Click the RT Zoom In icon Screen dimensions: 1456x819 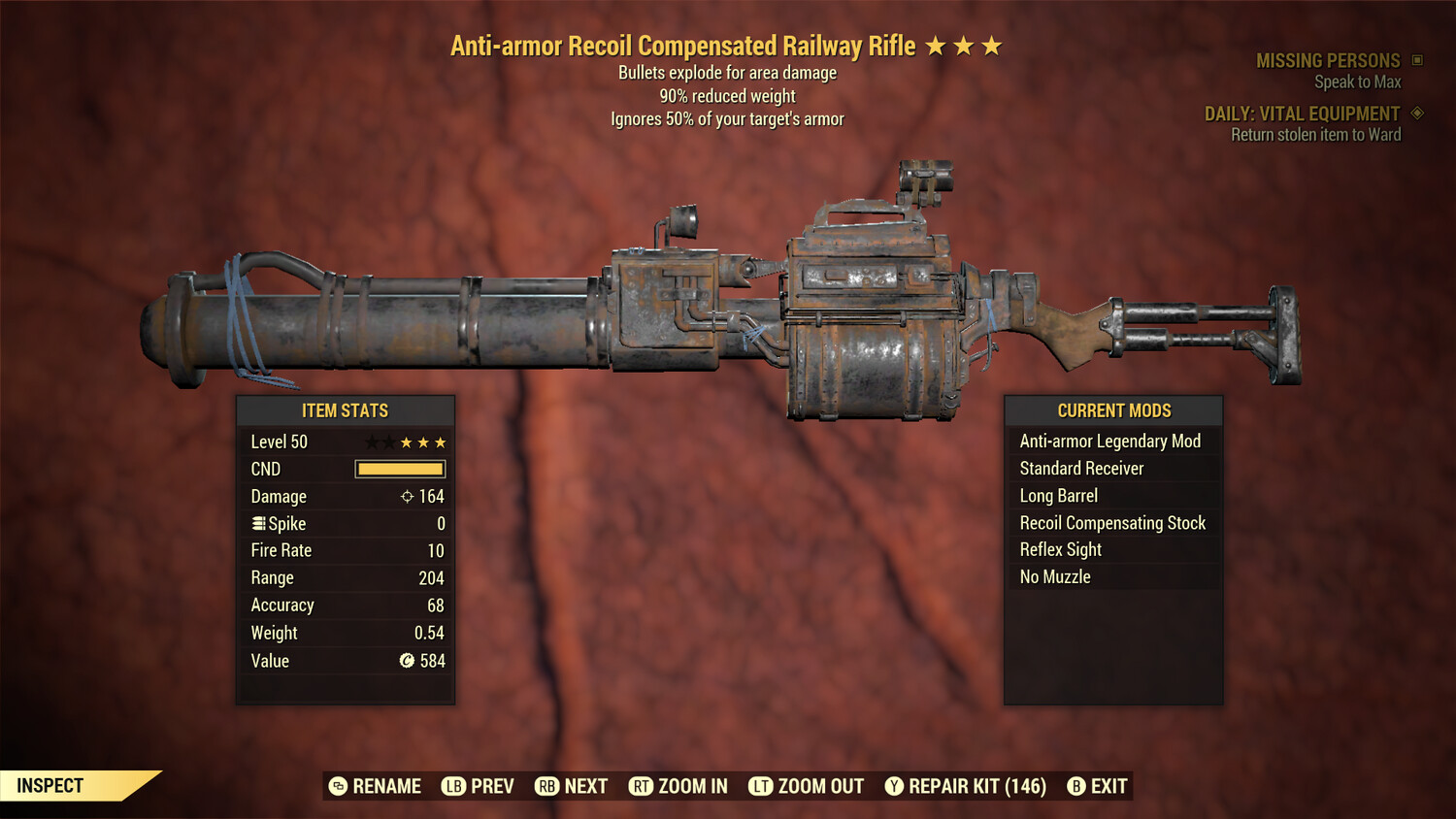tap(642, 786)
